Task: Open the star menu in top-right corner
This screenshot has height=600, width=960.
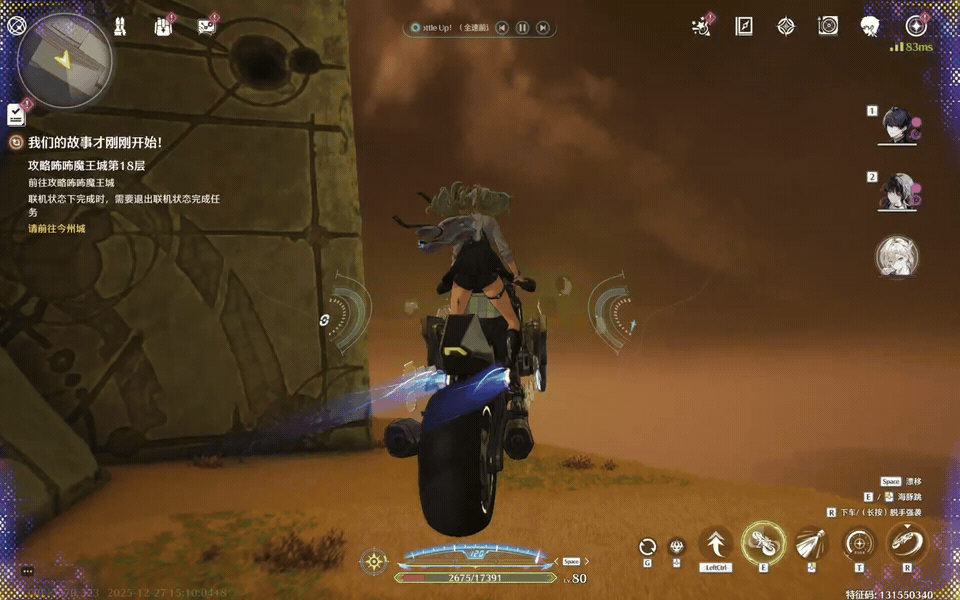Action: pyautogui.click(x=915, y=27)
